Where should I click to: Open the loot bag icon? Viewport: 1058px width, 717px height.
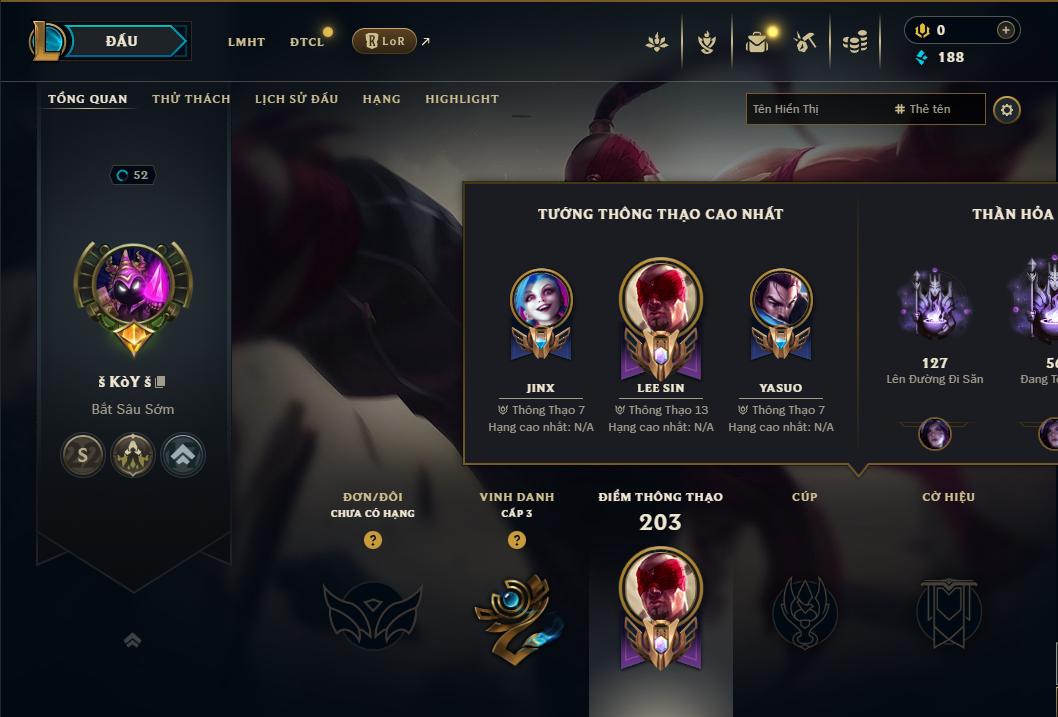click(757, 42)
